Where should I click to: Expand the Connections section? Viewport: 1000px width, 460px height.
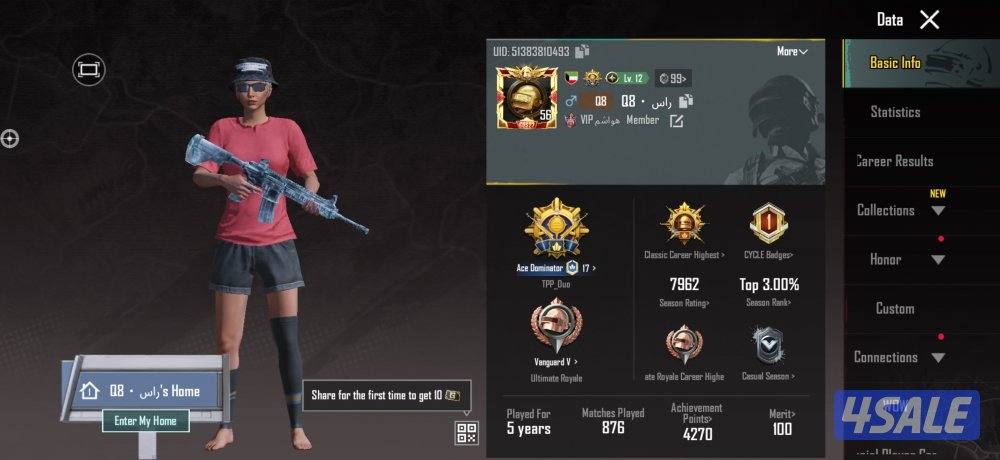(x=938, y=357)
